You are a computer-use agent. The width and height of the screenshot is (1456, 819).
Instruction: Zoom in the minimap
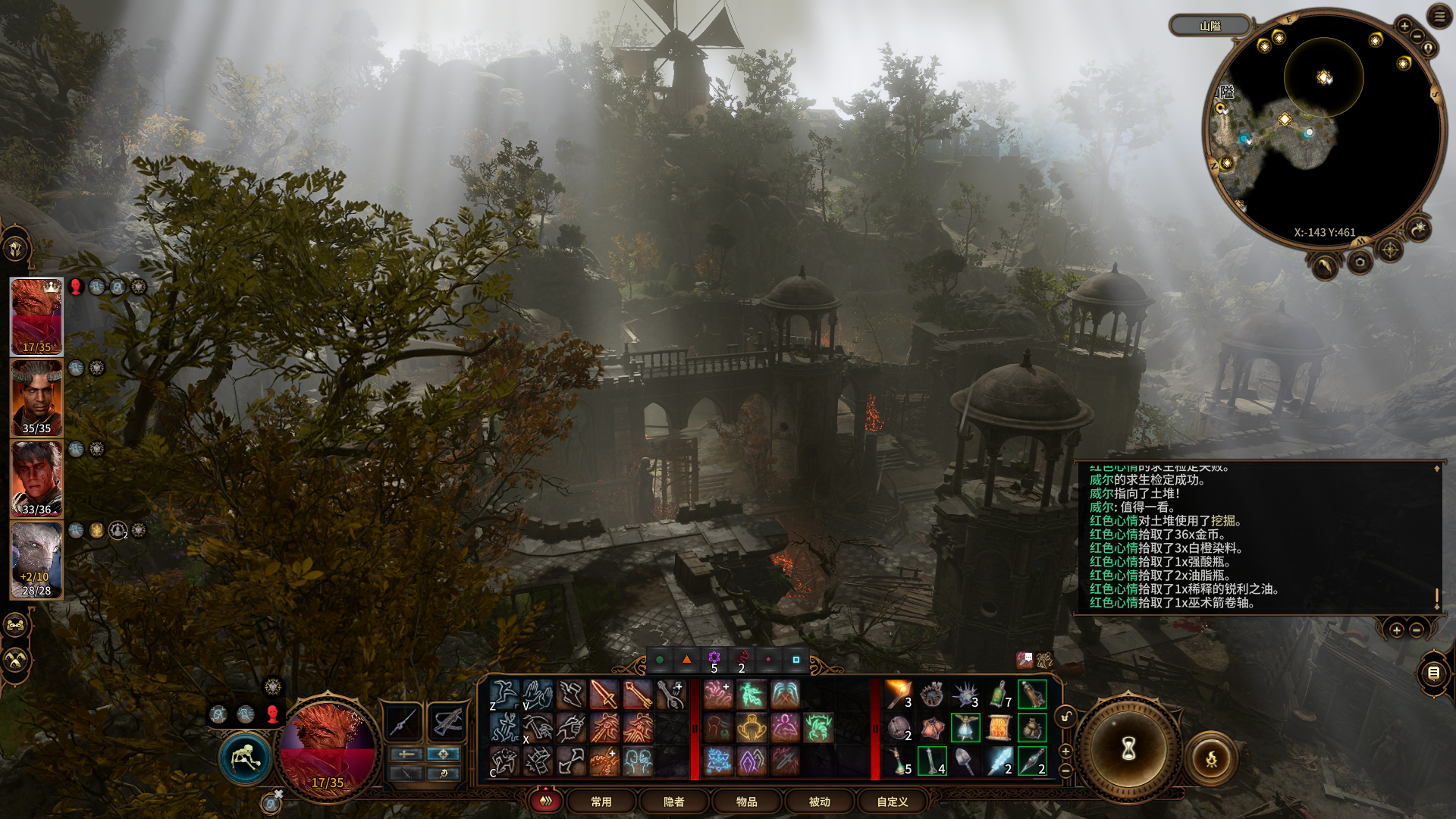1404,26
